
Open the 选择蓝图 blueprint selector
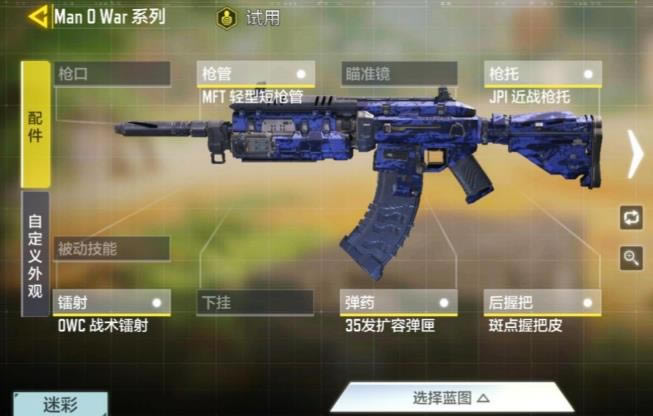pyautogui.click(x=452, y=398)
